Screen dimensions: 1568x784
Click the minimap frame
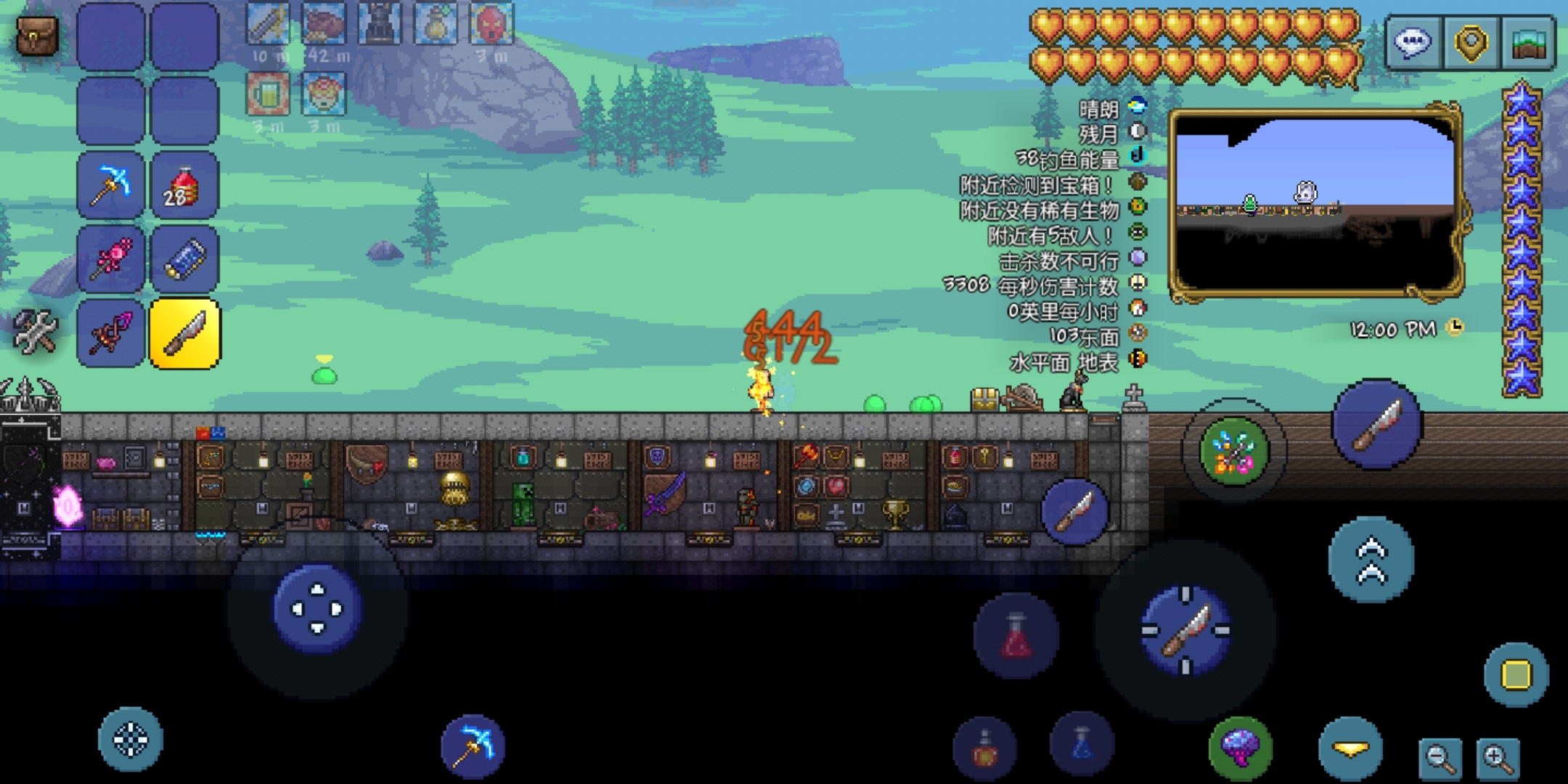pyautogui.click(x=1315, y=203)
